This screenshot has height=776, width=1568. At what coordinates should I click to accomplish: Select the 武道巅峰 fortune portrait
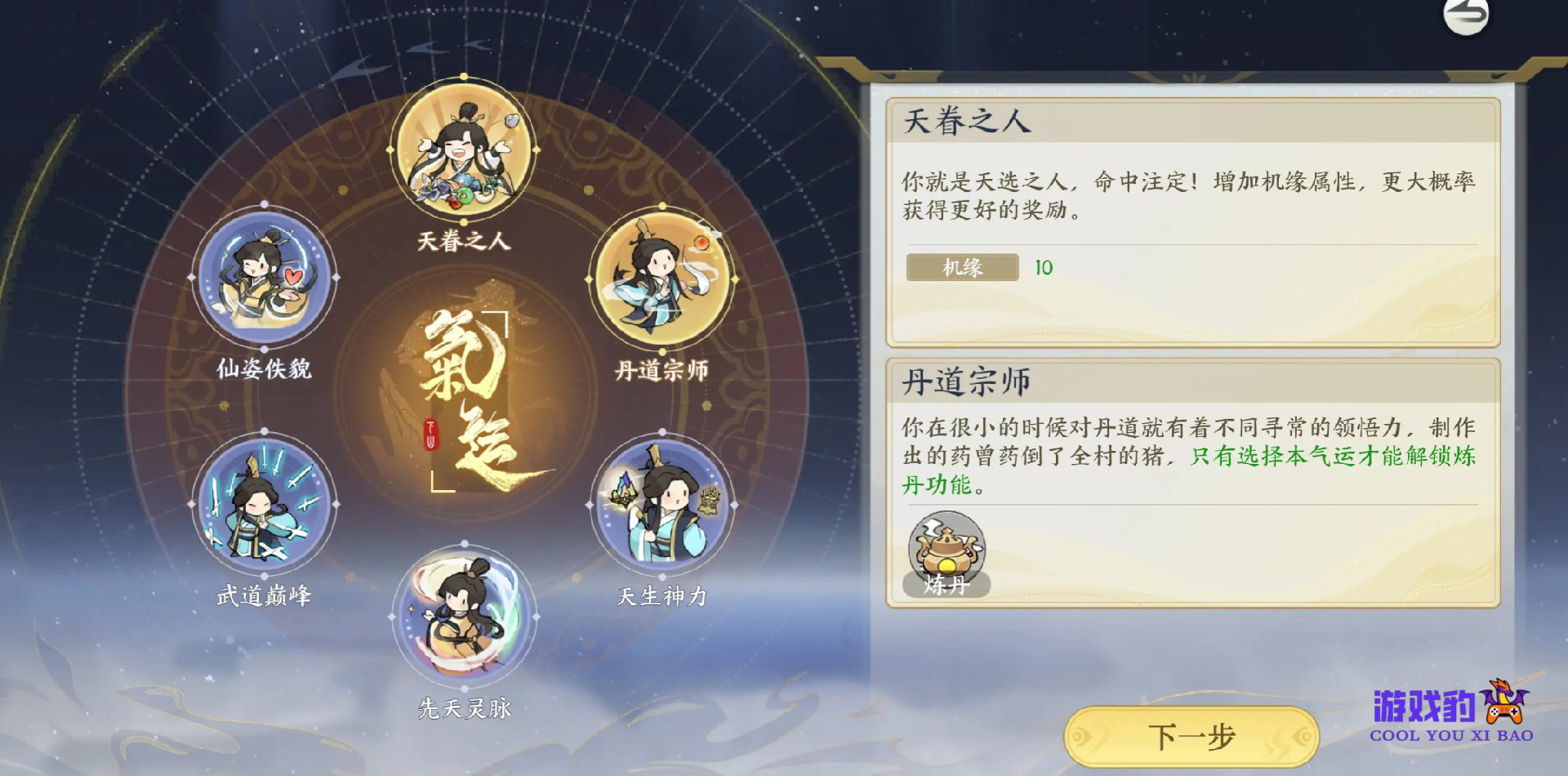pyautogui.click(x=264, y=504)
